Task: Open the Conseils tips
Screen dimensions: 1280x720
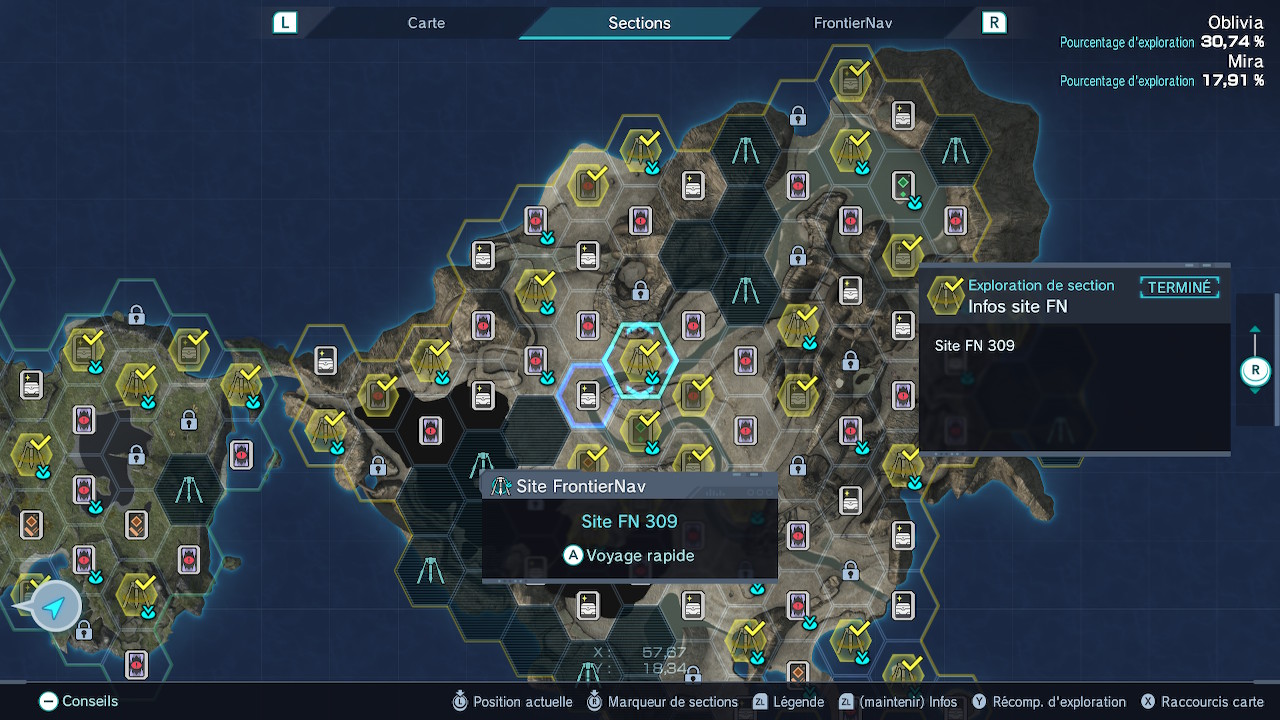Action: [x=79, y=702]
